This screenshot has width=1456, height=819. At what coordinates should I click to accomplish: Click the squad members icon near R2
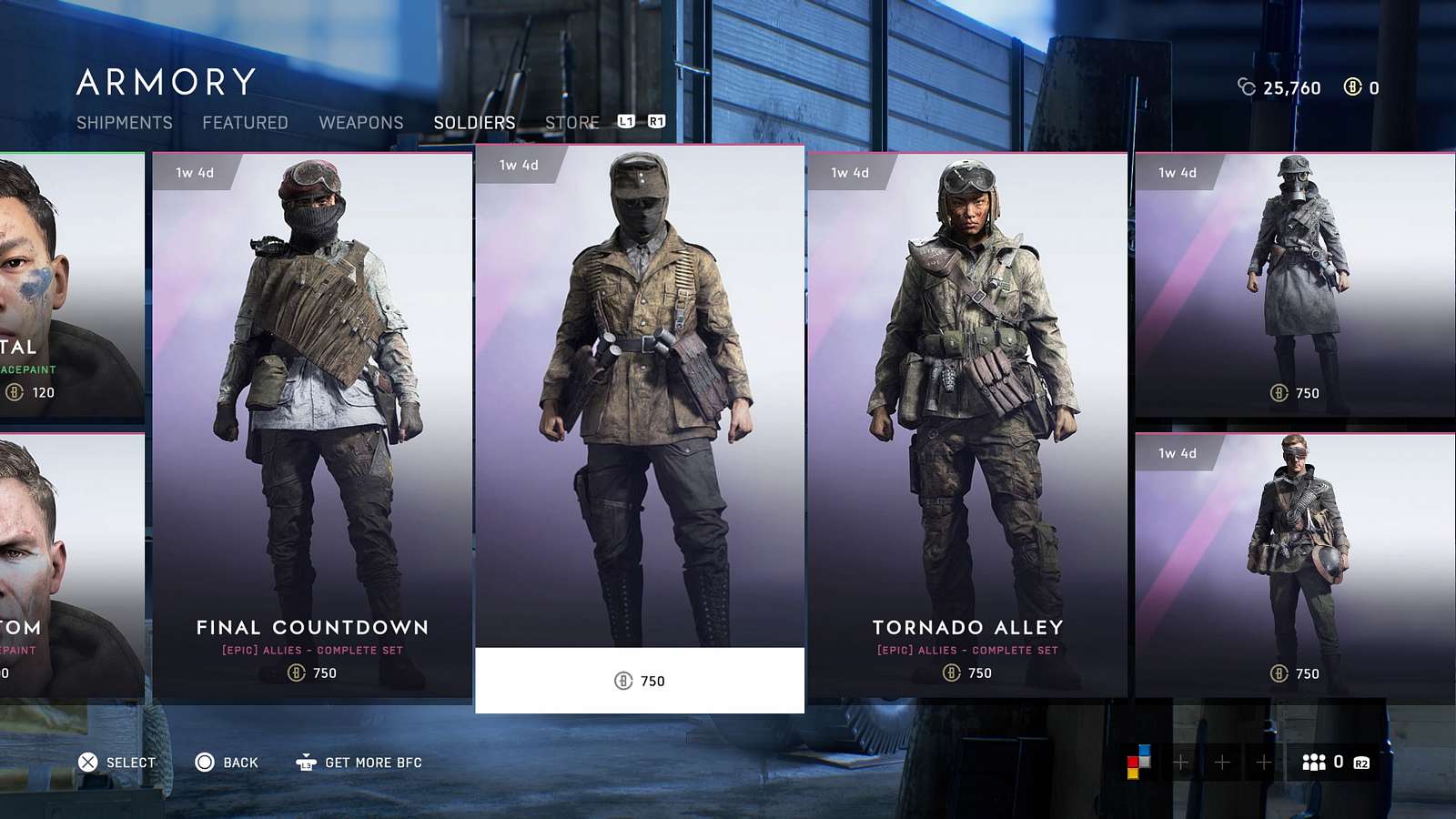tap(1313, 762)
